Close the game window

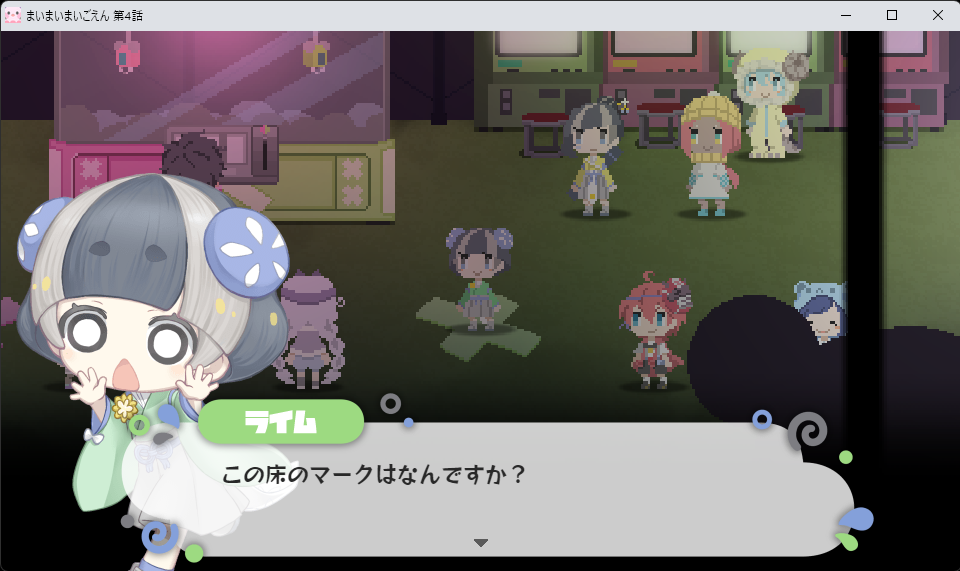pos(937,15)
